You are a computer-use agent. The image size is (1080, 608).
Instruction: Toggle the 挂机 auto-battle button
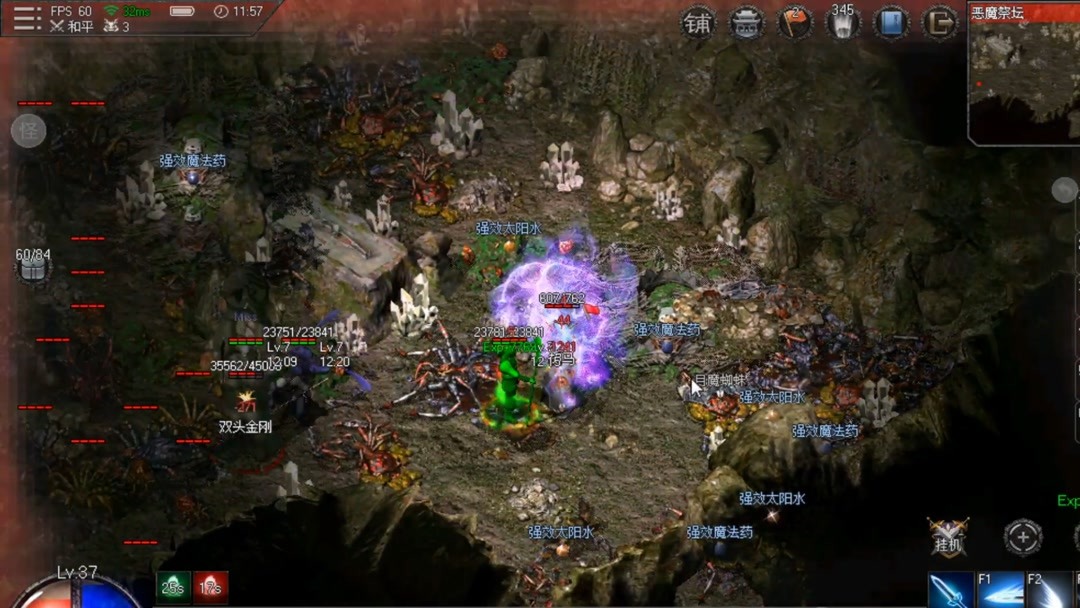click(x=947, y=538)
